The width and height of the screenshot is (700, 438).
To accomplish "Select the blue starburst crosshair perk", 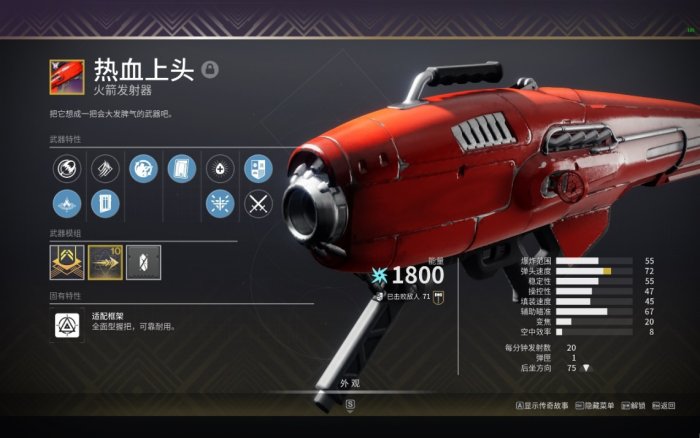I will (220, 205).
